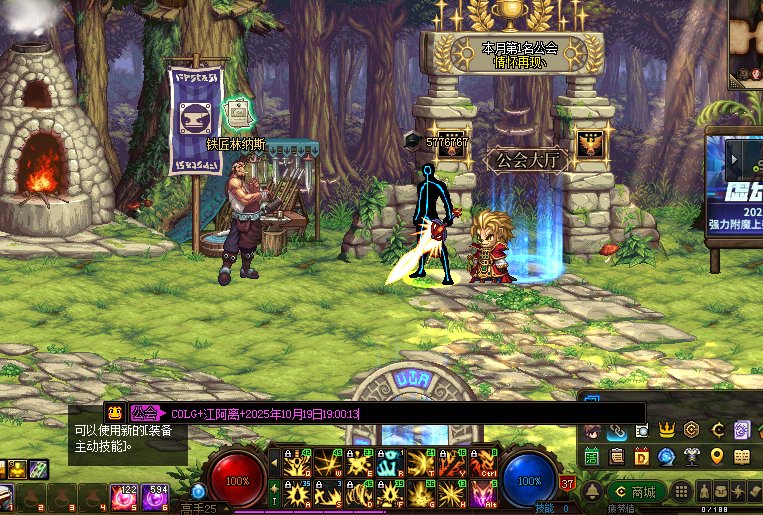Click the green 活 calendar icon
The width and height of the screenshot is (763, 515).
click(x=592, y=457)
